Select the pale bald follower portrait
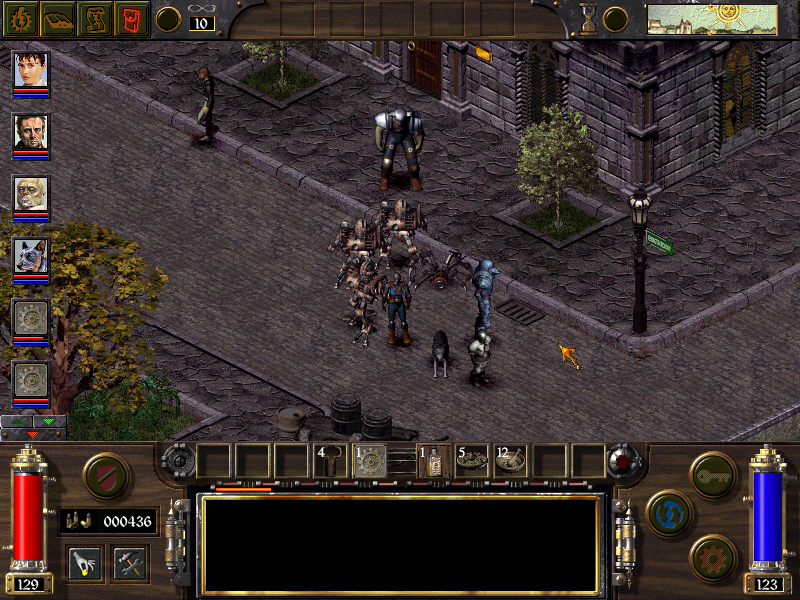The width and height of the screenshot is (800, 600). click(x=31, y=195)
